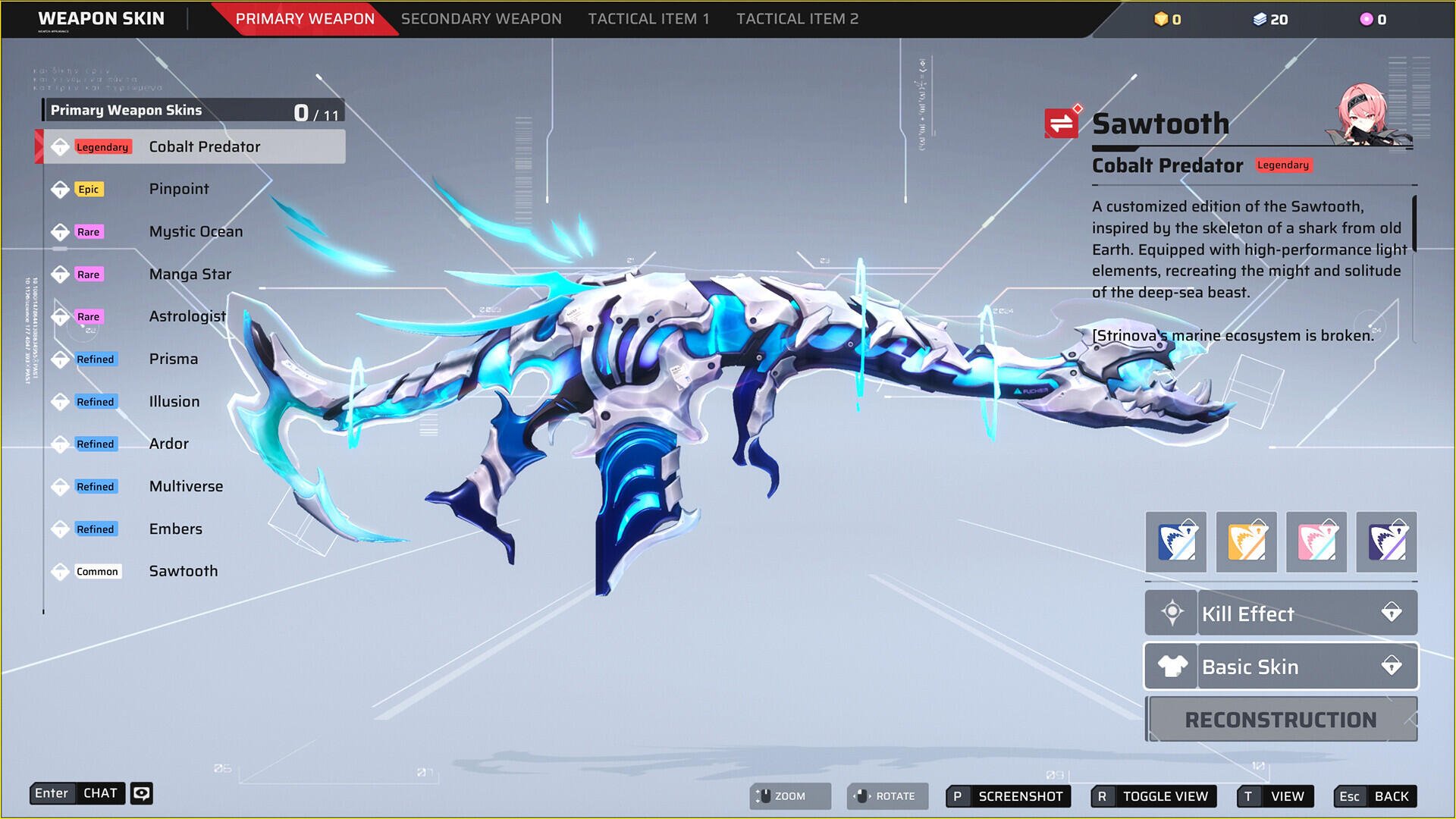This screenshot has height=819, width=1456.
Task: Select the pink shark skin variant swatch
Action: (x=1316, y=542)
